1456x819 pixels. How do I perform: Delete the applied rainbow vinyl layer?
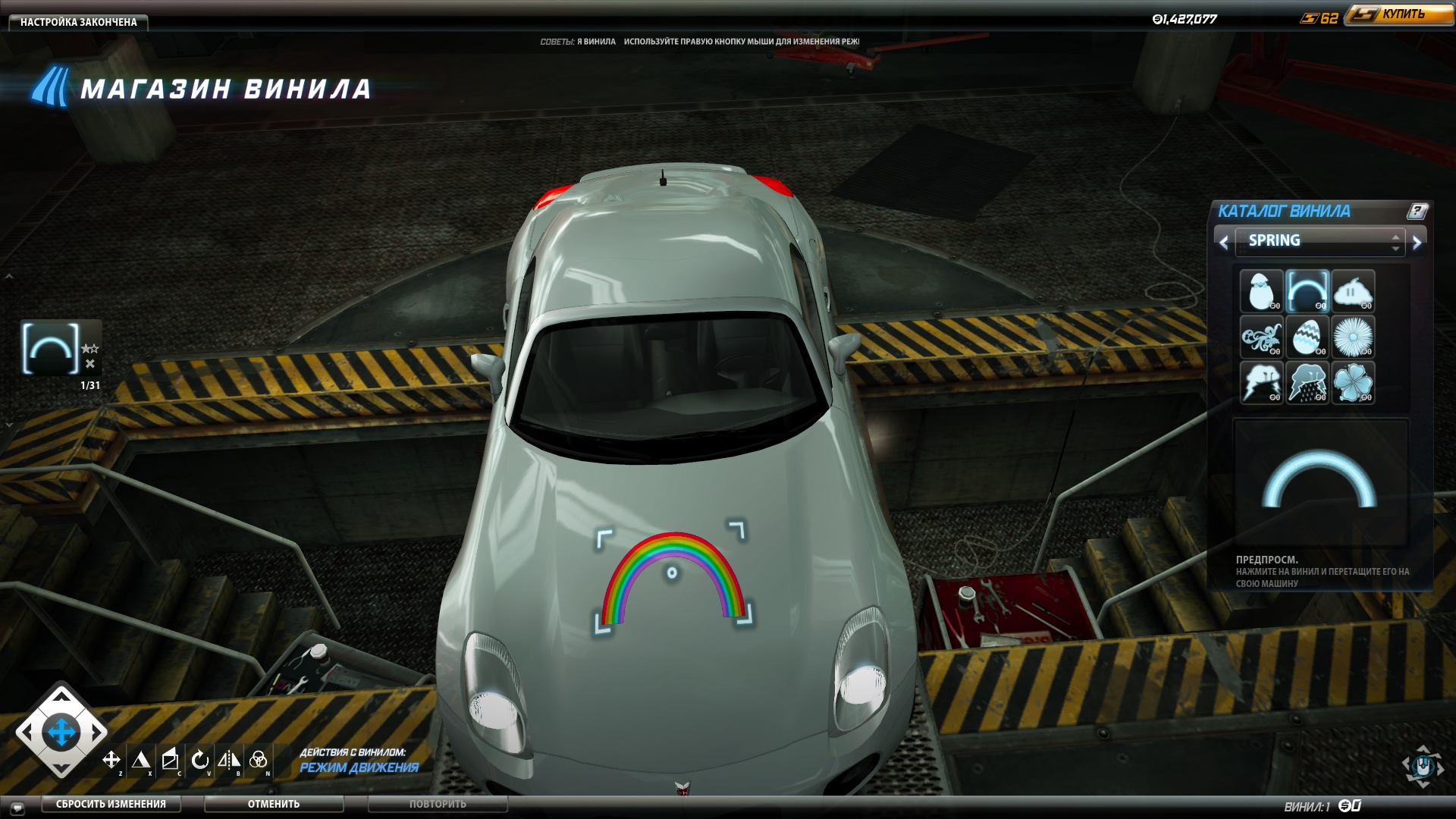pos(90,364)
